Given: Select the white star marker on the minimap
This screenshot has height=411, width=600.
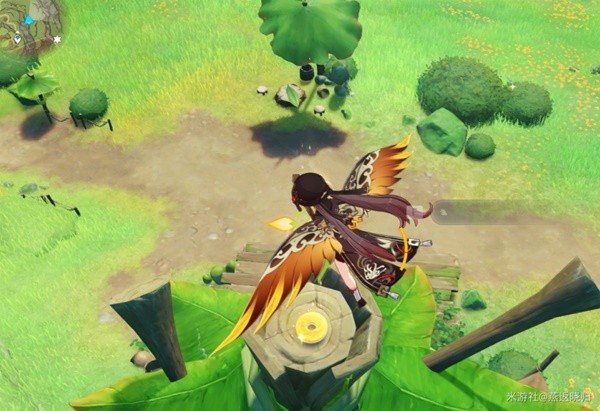Looking at the screenshot, I should (x=57, y=39).
